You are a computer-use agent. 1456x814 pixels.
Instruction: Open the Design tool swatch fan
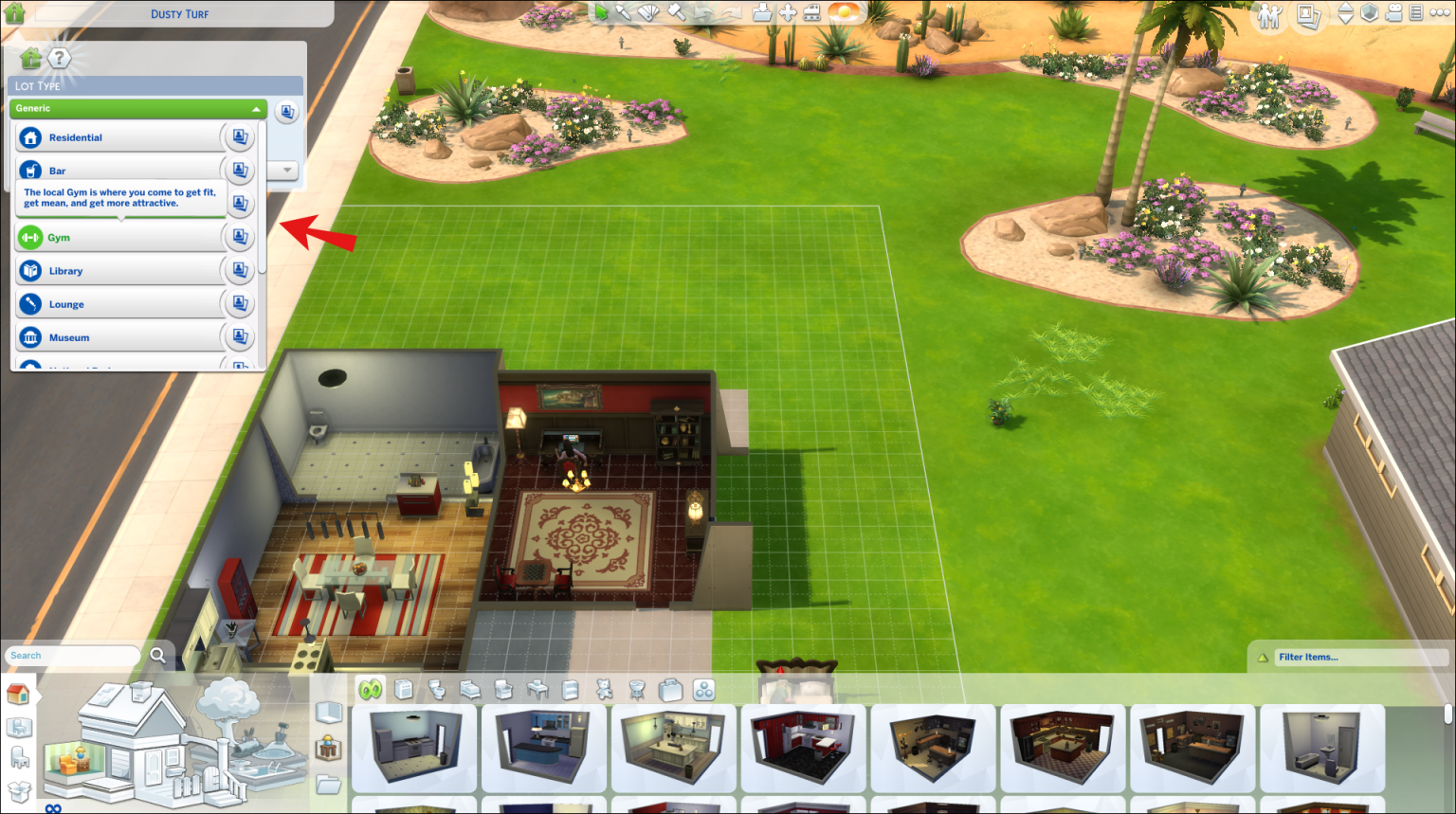(647, 13)
